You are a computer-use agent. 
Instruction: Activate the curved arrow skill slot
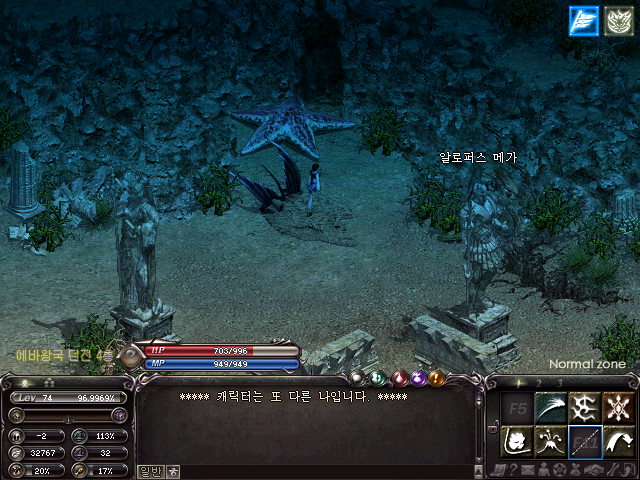619,441
